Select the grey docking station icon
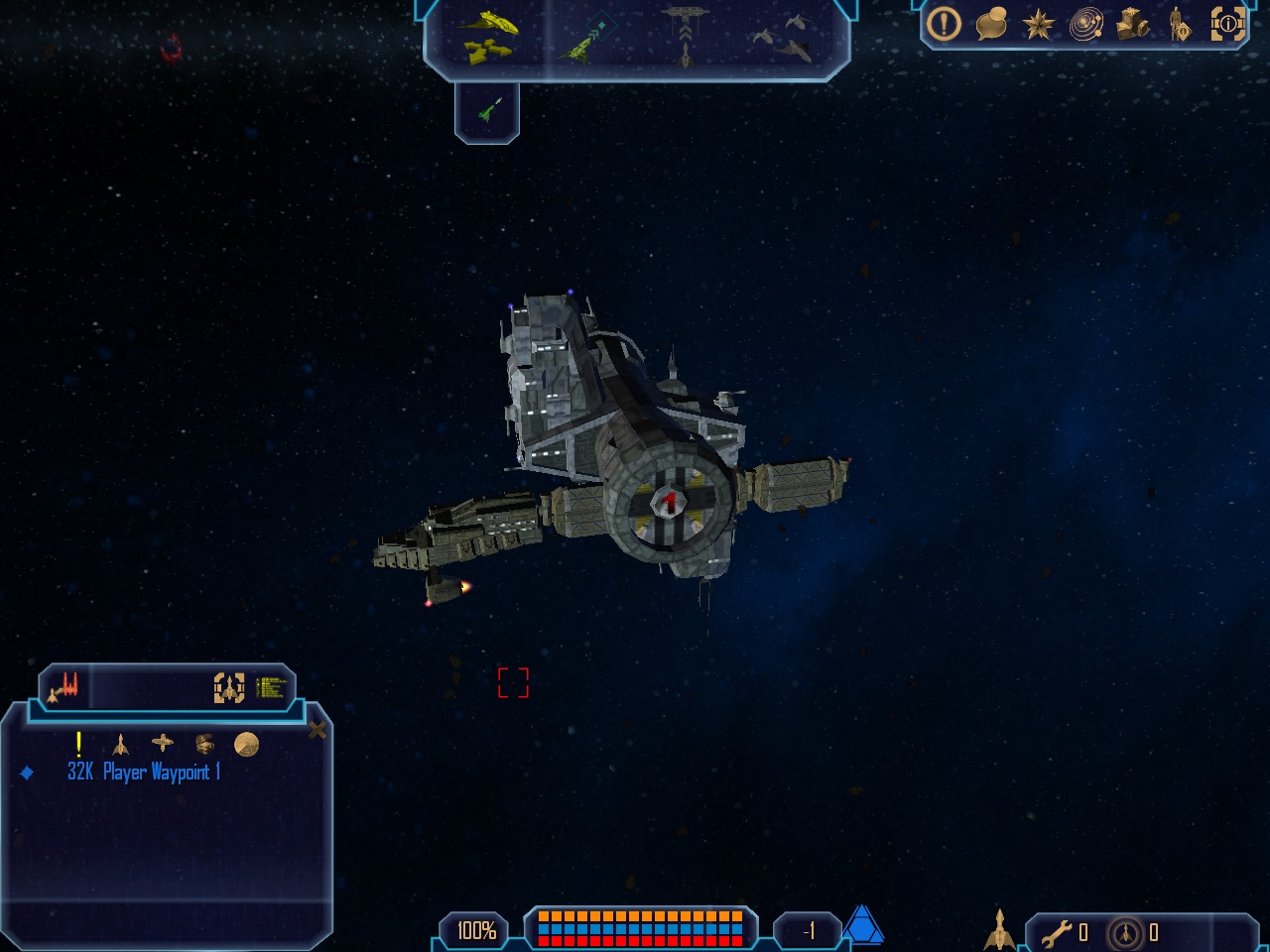The image size is (1270, 952). [x=685, y=35]
